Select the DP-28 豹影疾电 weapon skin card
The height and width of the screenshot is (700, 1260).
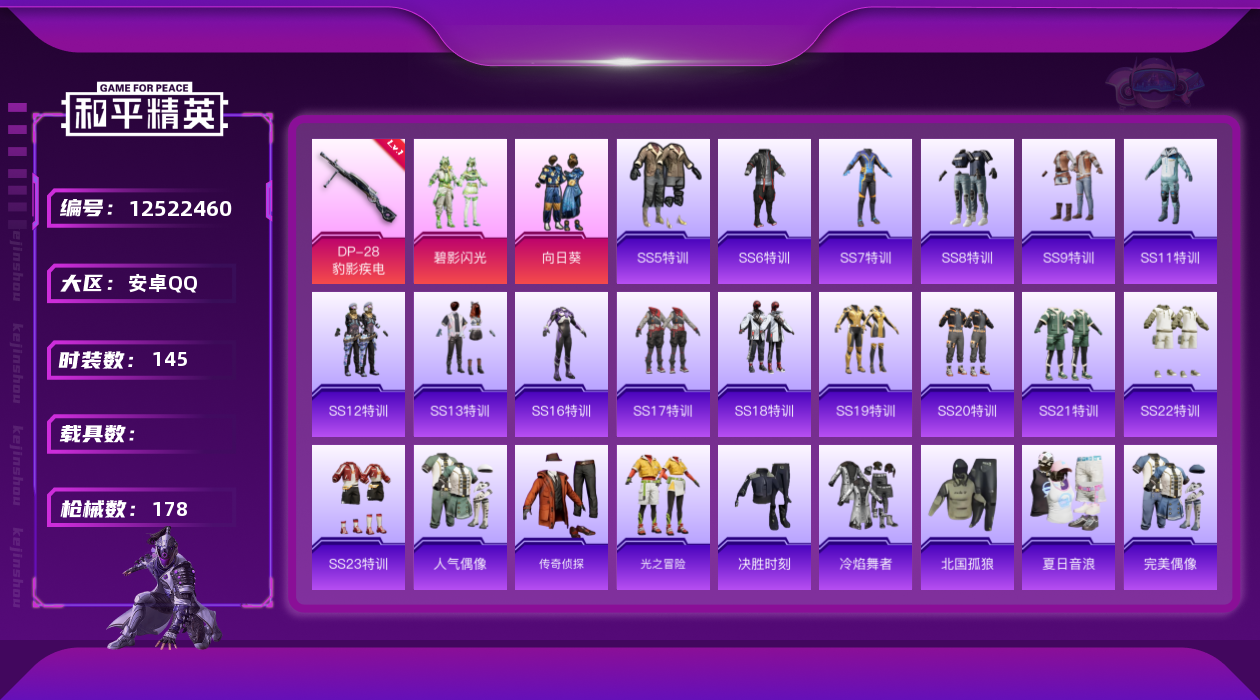click(358, 211)
